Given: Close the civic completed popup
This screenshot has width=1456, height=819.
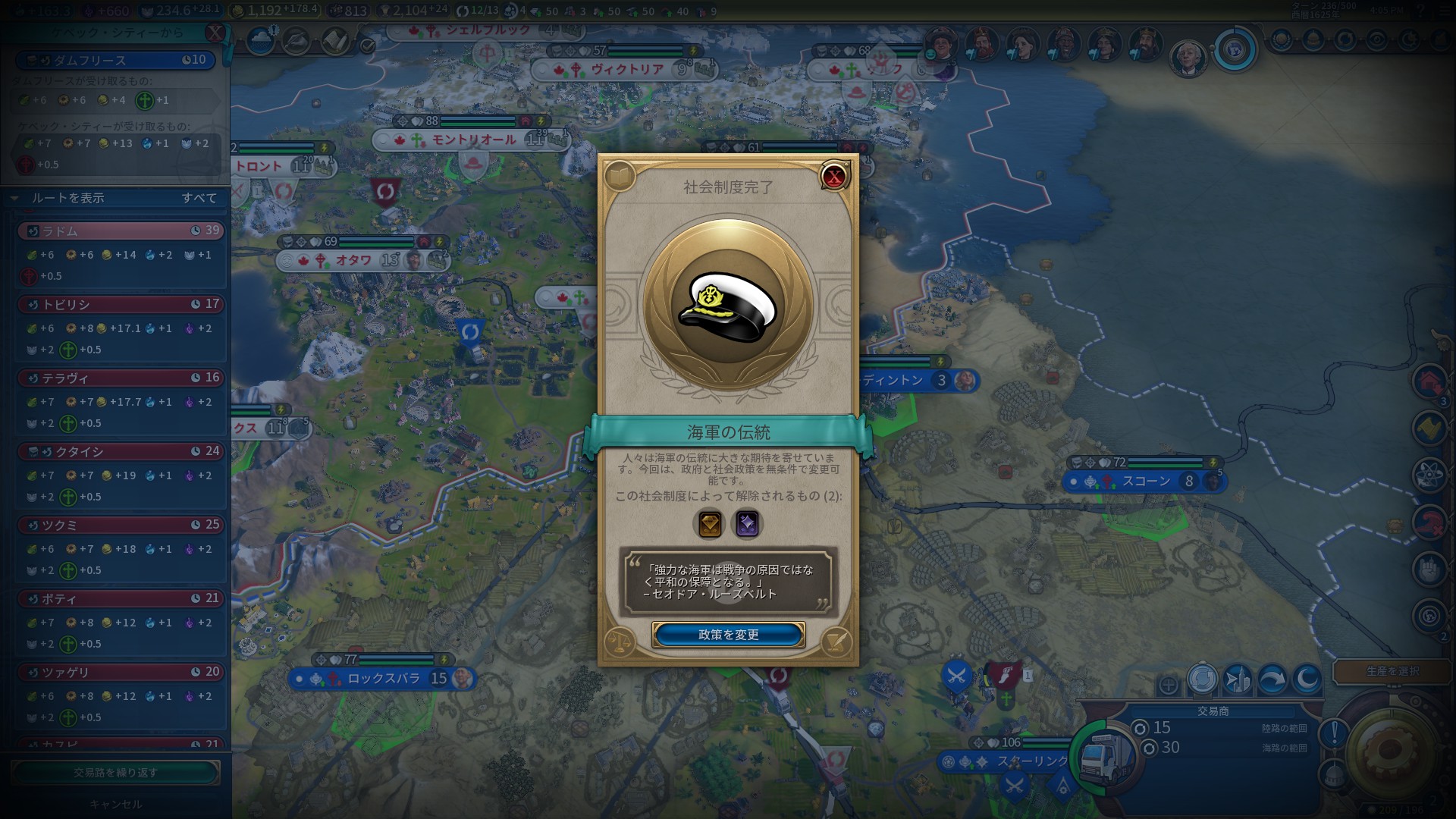Looking at the screenshot, I should [x=834, y=177].
